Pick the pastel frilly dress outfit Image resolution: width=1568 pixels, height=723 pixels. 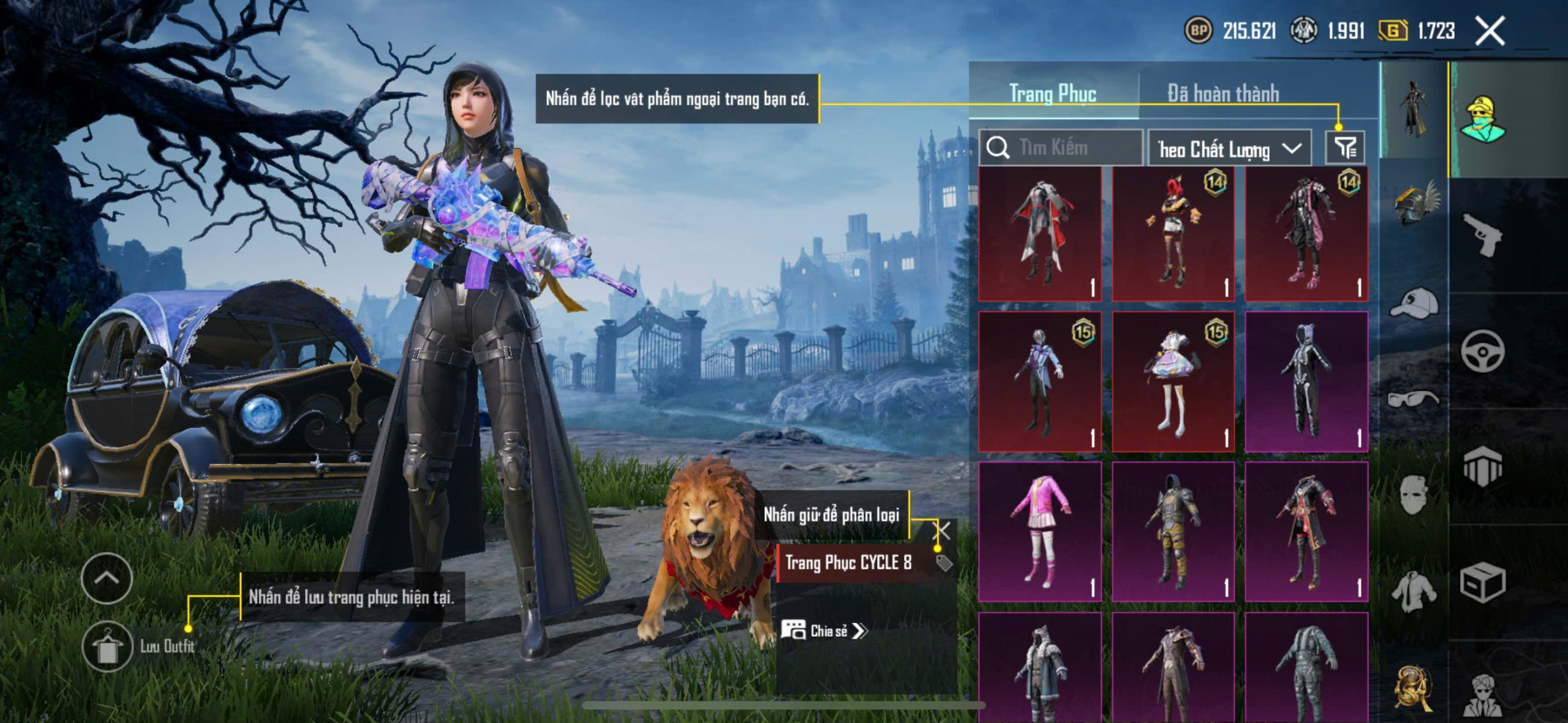tap(1172, 382)
